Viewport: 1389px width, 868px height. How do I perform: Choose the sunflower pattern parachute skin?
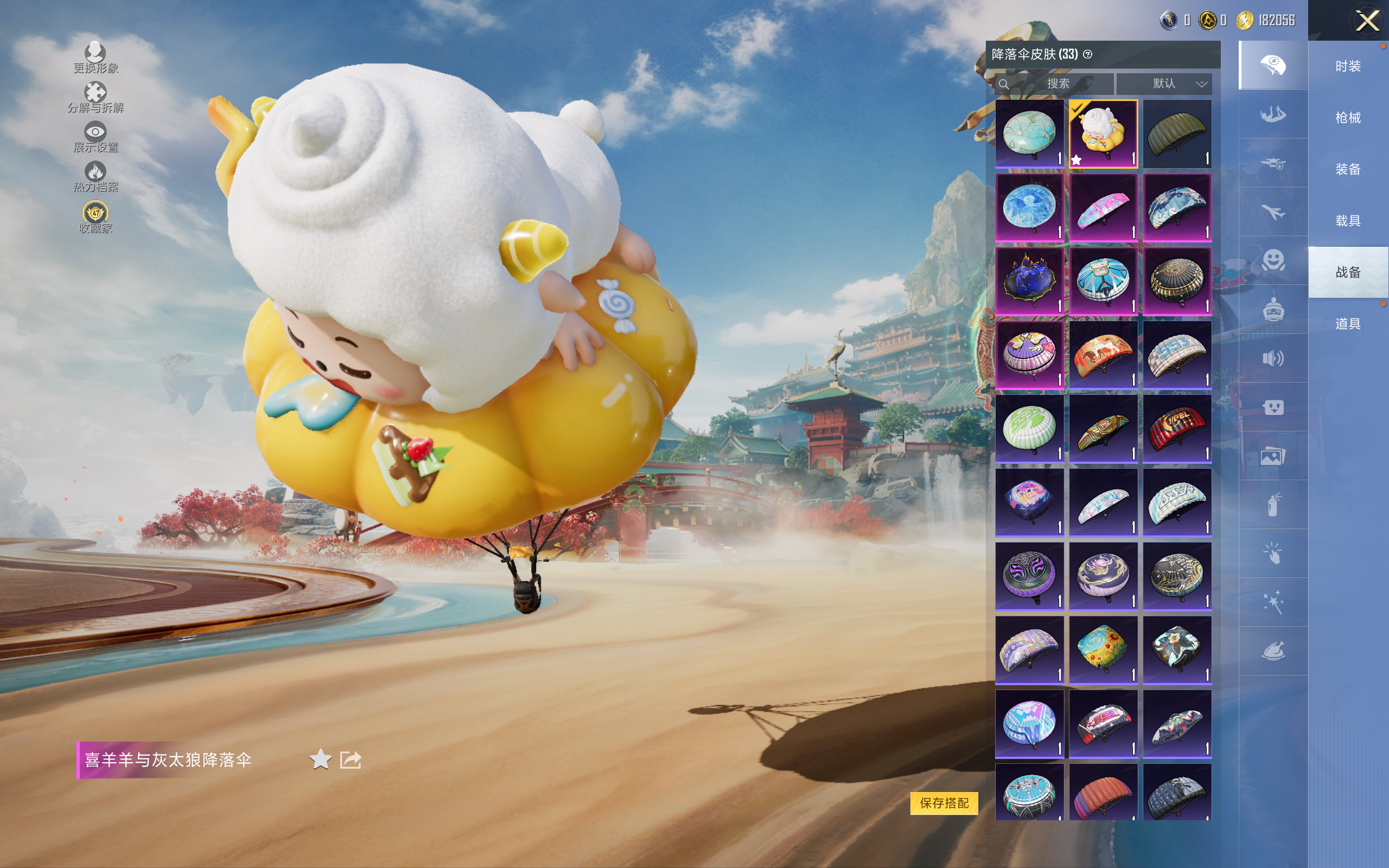tap(1103, 650)
